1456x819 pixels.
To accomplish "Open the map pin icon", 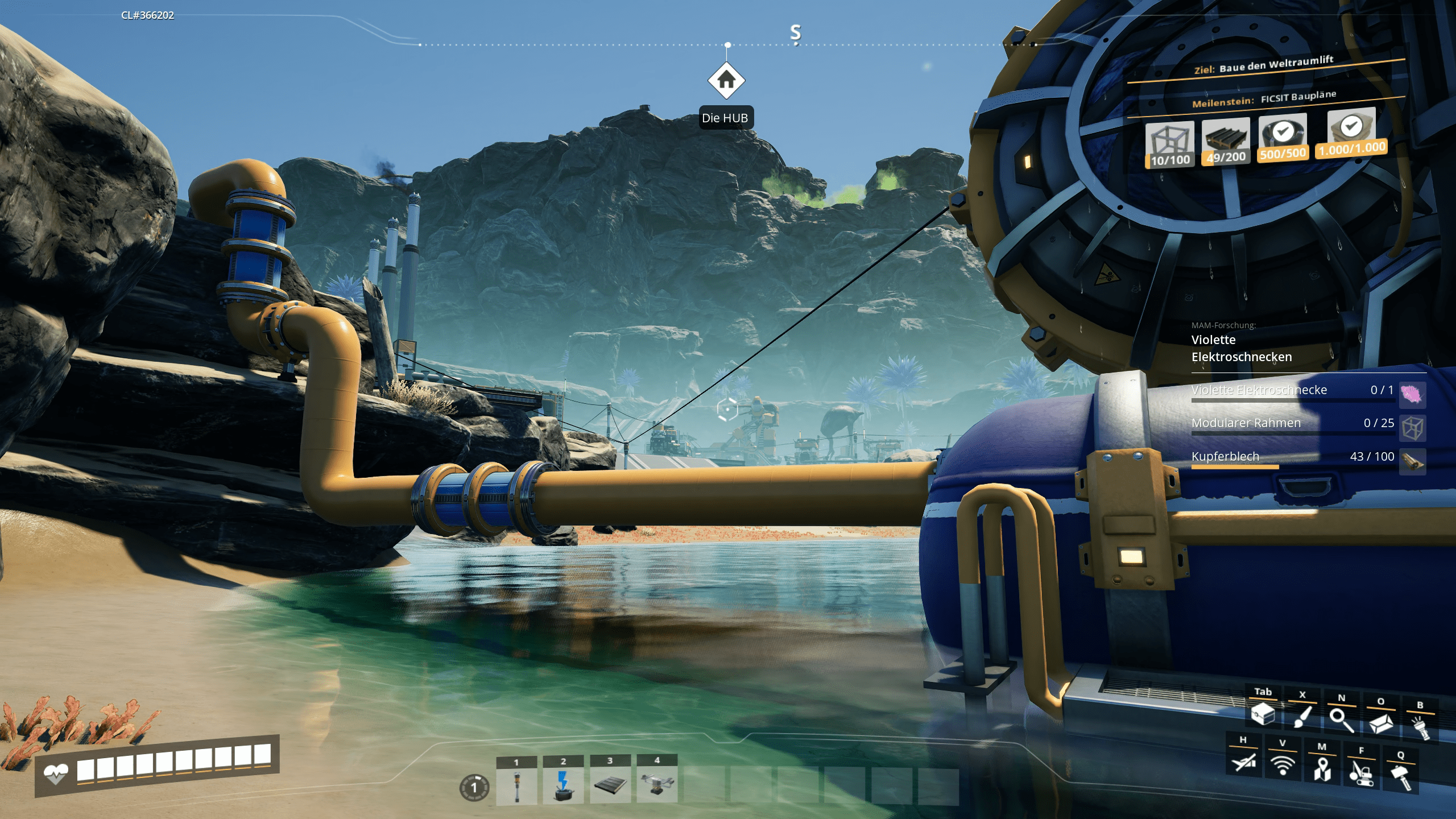I will click(1322, 768).
